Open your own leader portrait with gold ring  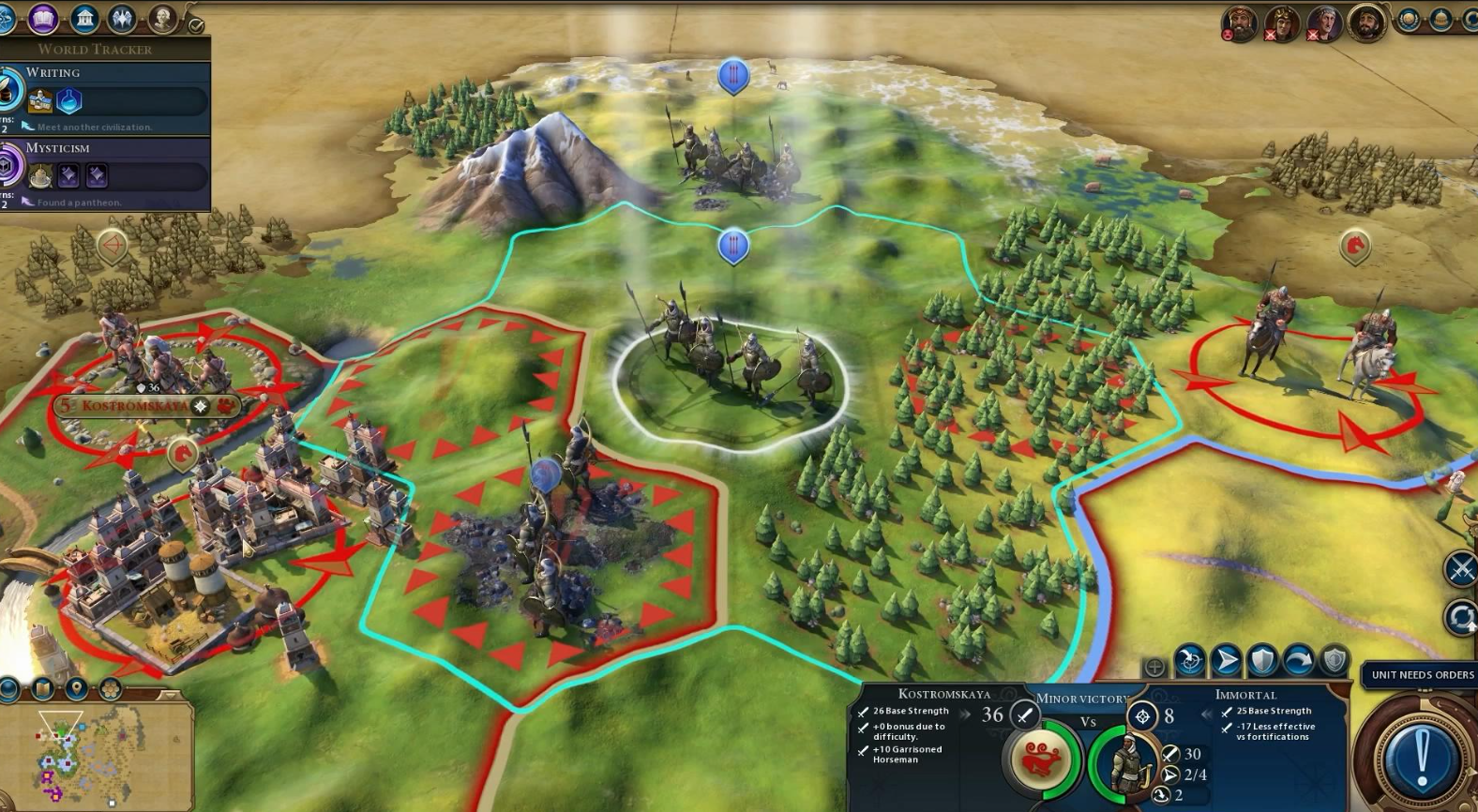coord(1366,22)
